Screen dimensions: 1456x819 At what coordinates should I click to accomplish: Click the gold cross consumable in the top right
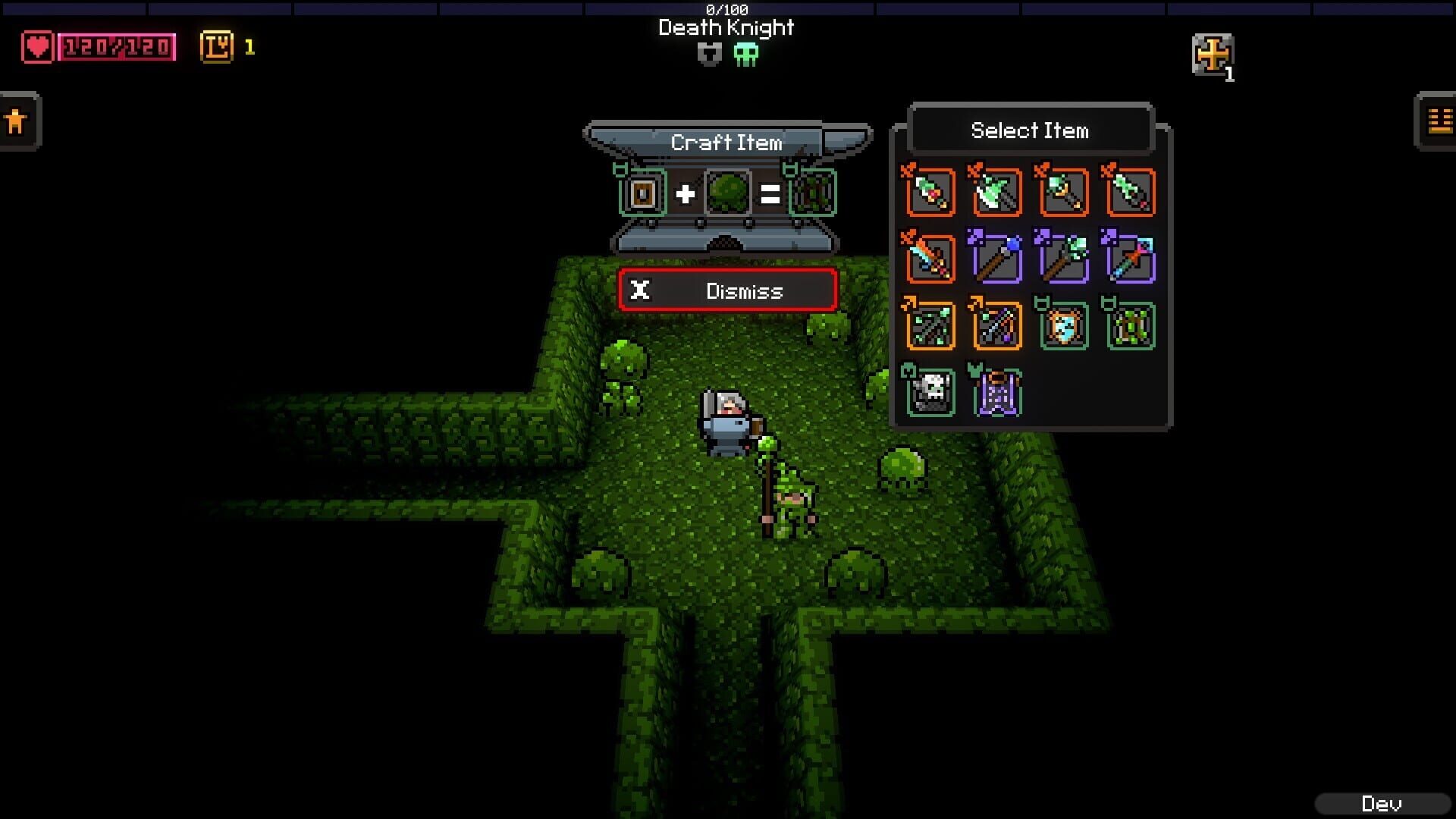point(1213,55)
